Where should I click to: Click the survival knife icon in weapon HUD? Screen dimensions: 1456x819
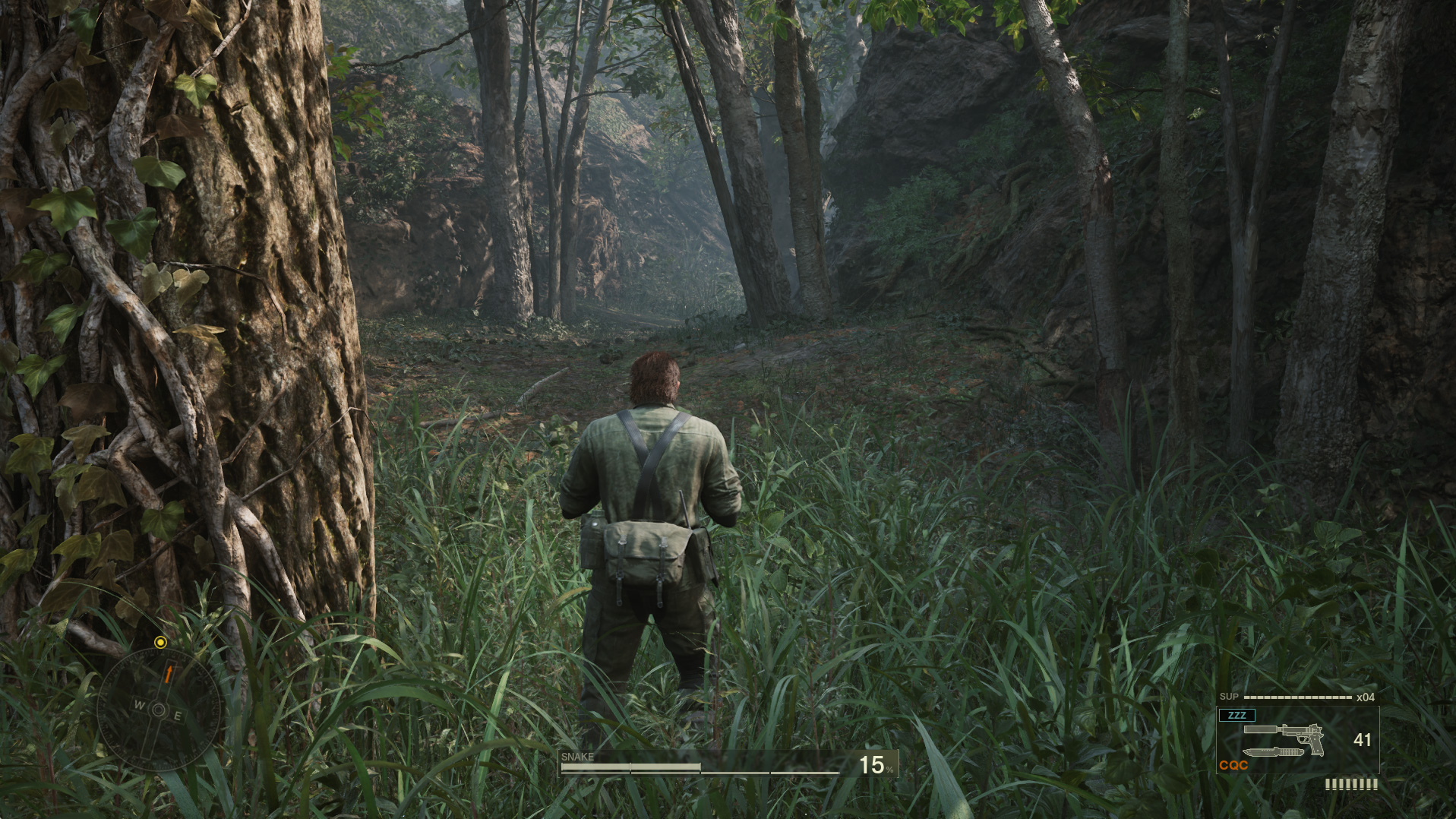[1272, 754]
